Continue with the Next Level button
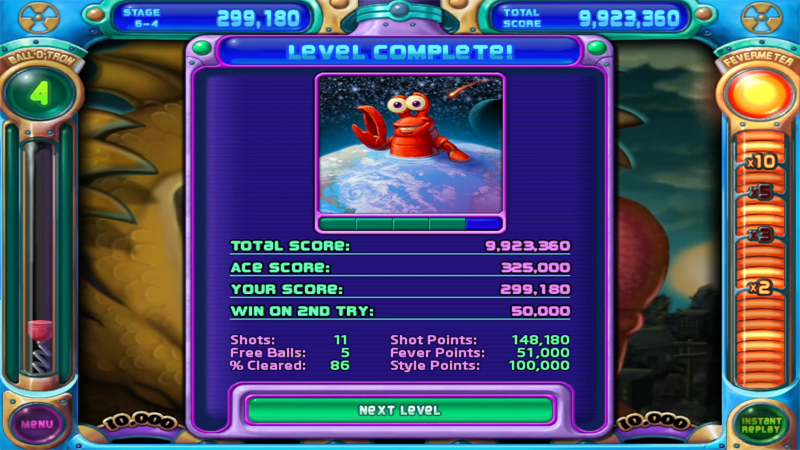Image resolution: width=800 pixels, height=450 pixels. click(399, 410)
